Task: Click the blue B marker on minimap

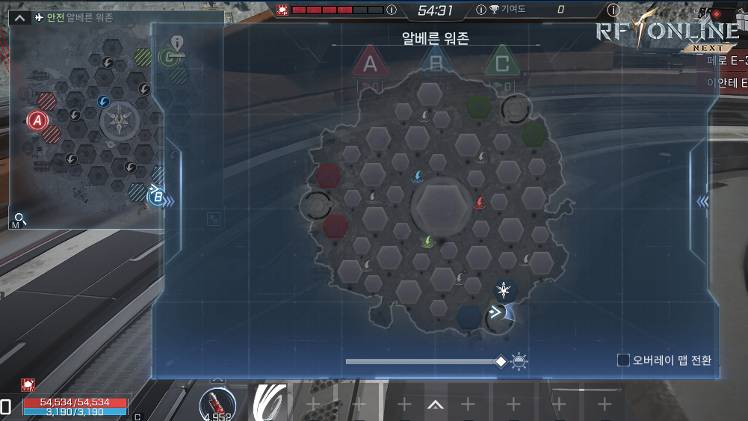Action: point(157,196)
